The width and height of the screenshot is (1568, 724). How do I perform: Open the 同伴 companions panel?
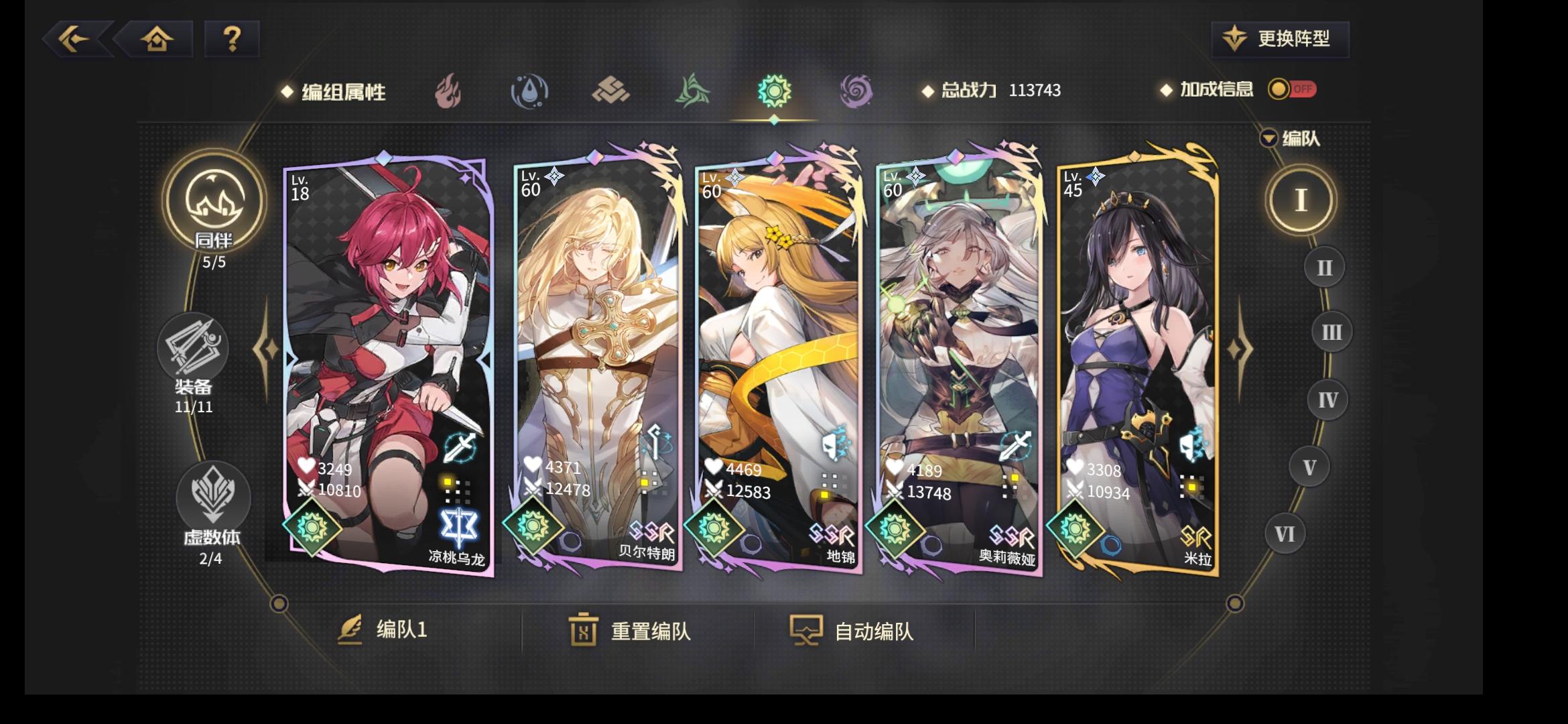214,215
